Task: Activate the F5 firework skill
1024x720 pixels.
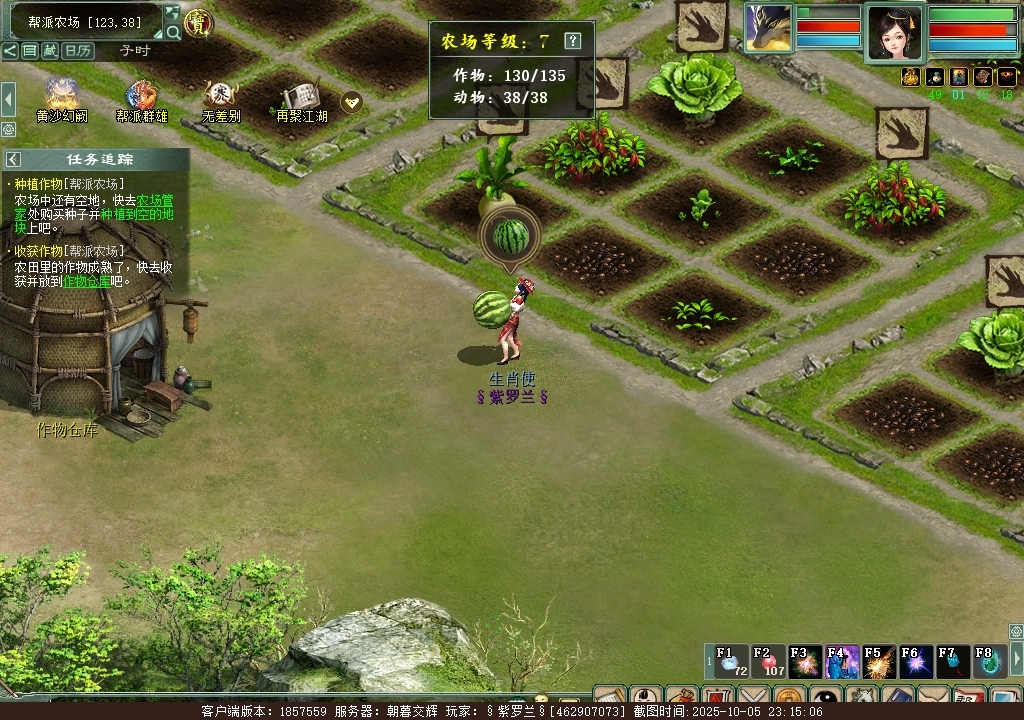Action: [x=878, y=661]
